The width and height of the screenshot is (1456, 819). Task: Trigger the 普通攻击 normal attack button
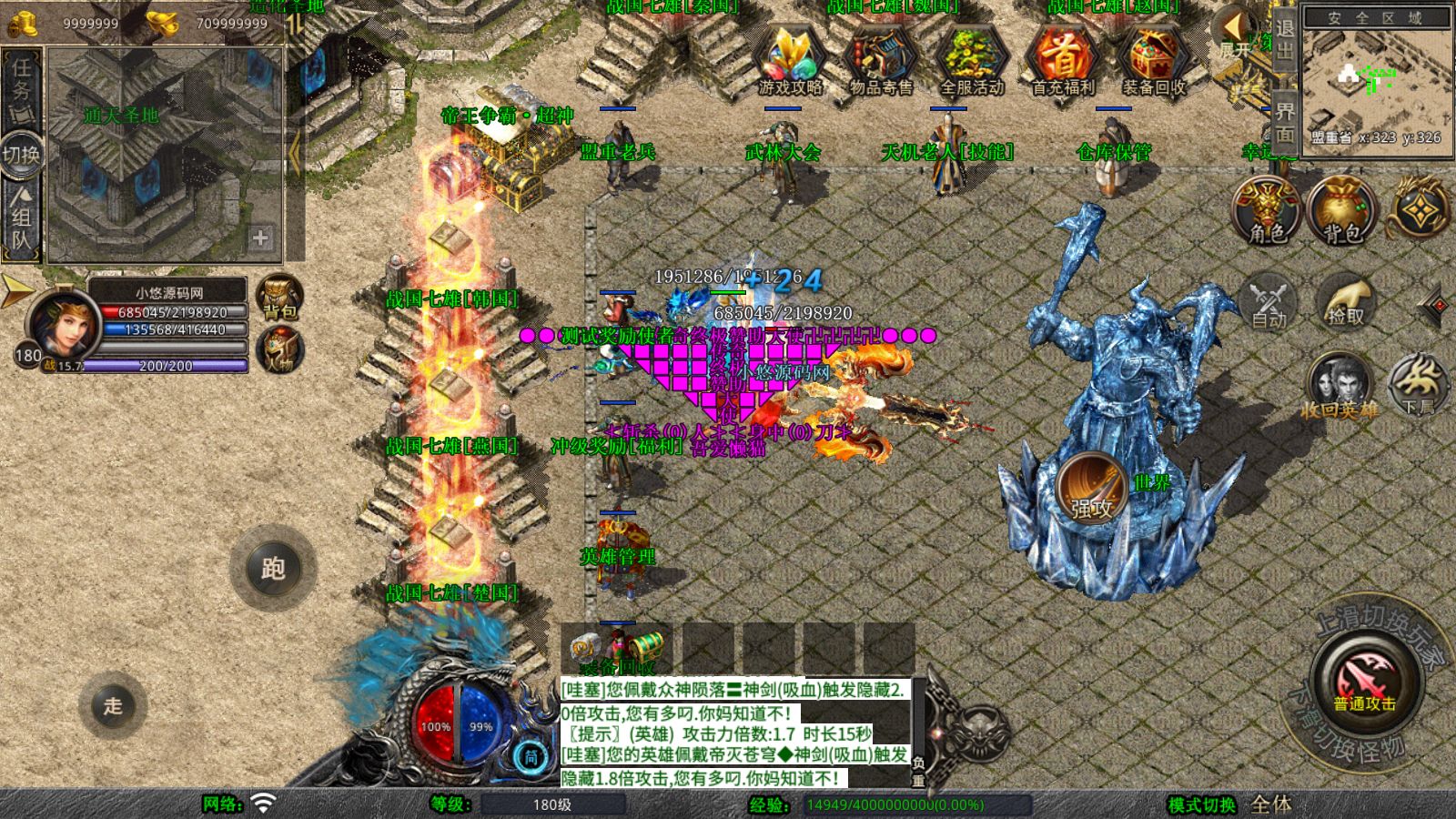1364,684
